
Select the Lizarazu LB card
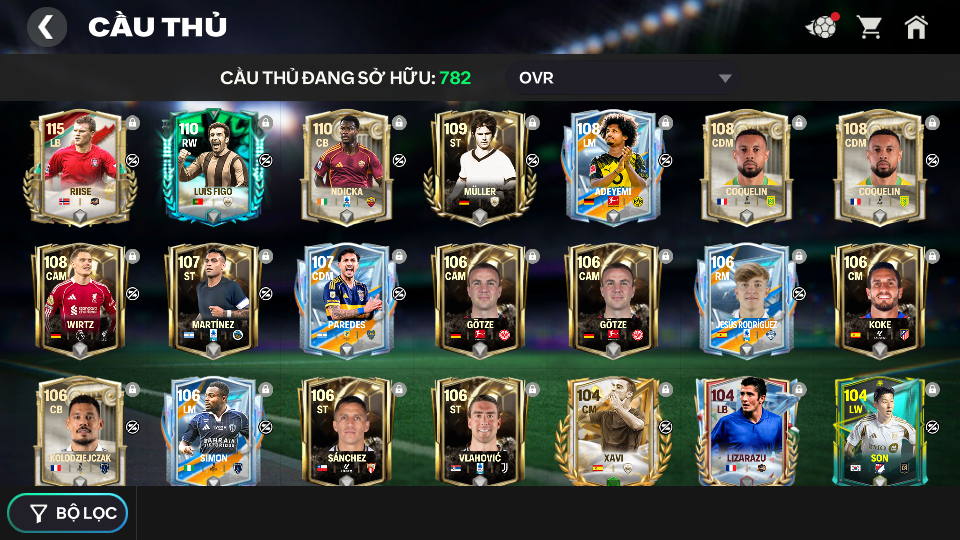[x=746, y=430]
